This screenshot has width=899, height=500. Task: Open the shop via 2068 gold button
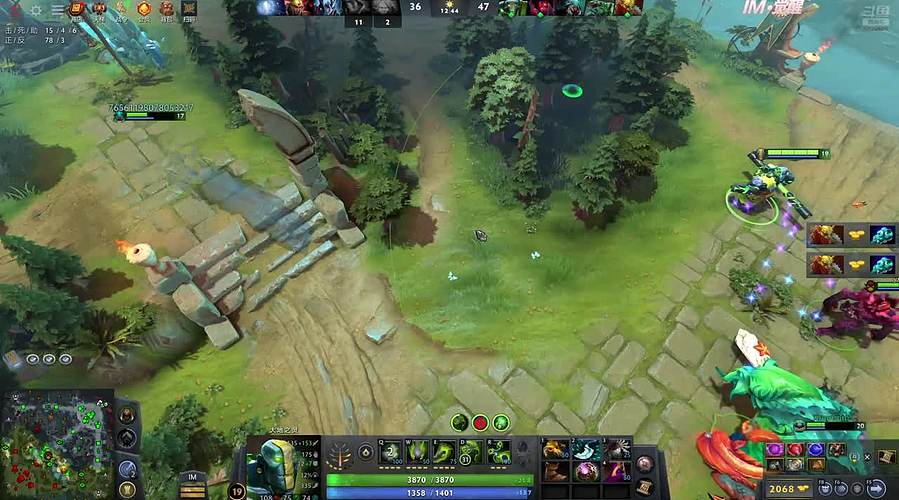click(x=789, y=488)
